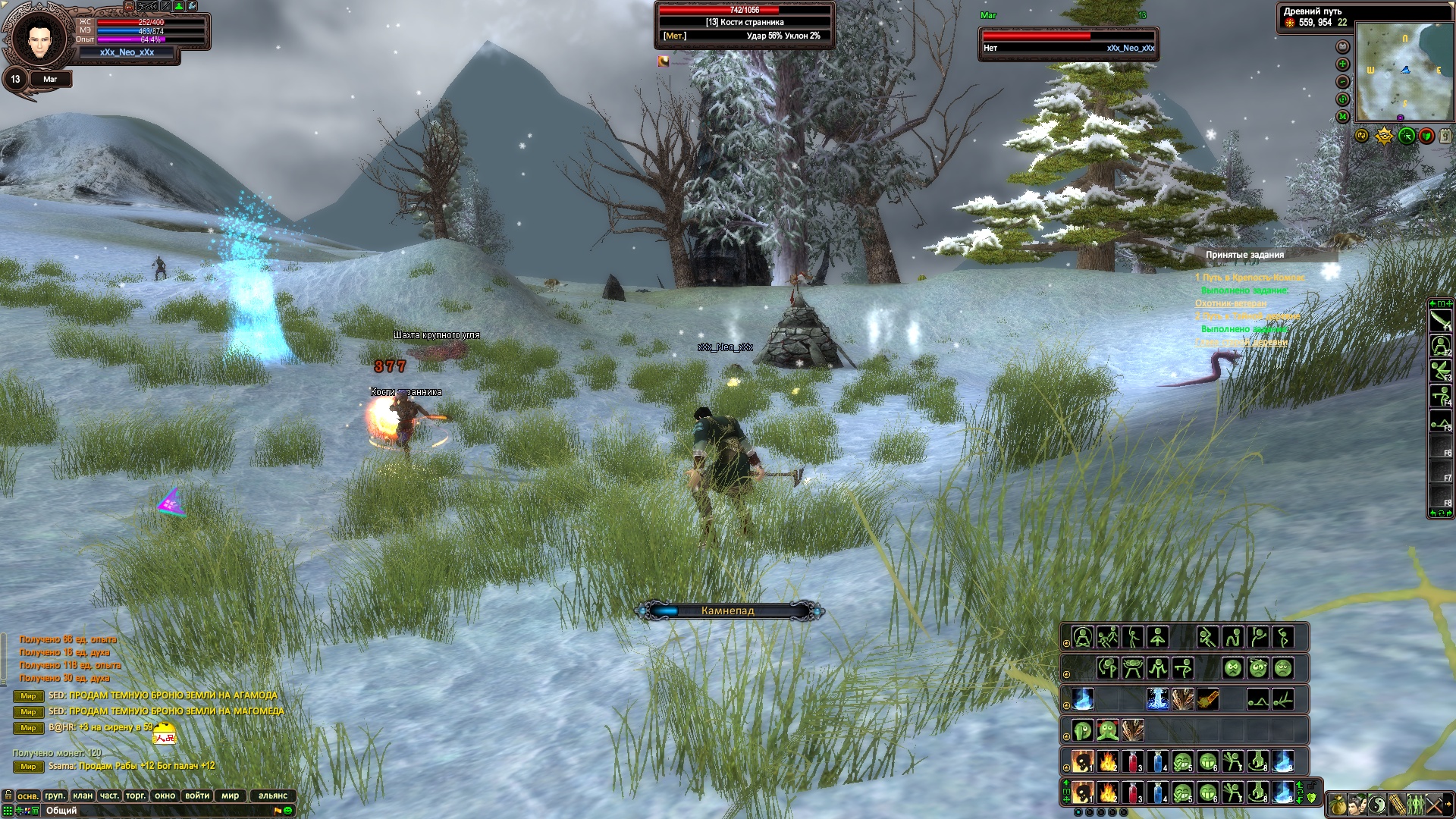The width and height of the screenshot is (1456, 819).
Task: Switch to the клан chat tab
Action: pyautogui.click(x=83, y=795)
